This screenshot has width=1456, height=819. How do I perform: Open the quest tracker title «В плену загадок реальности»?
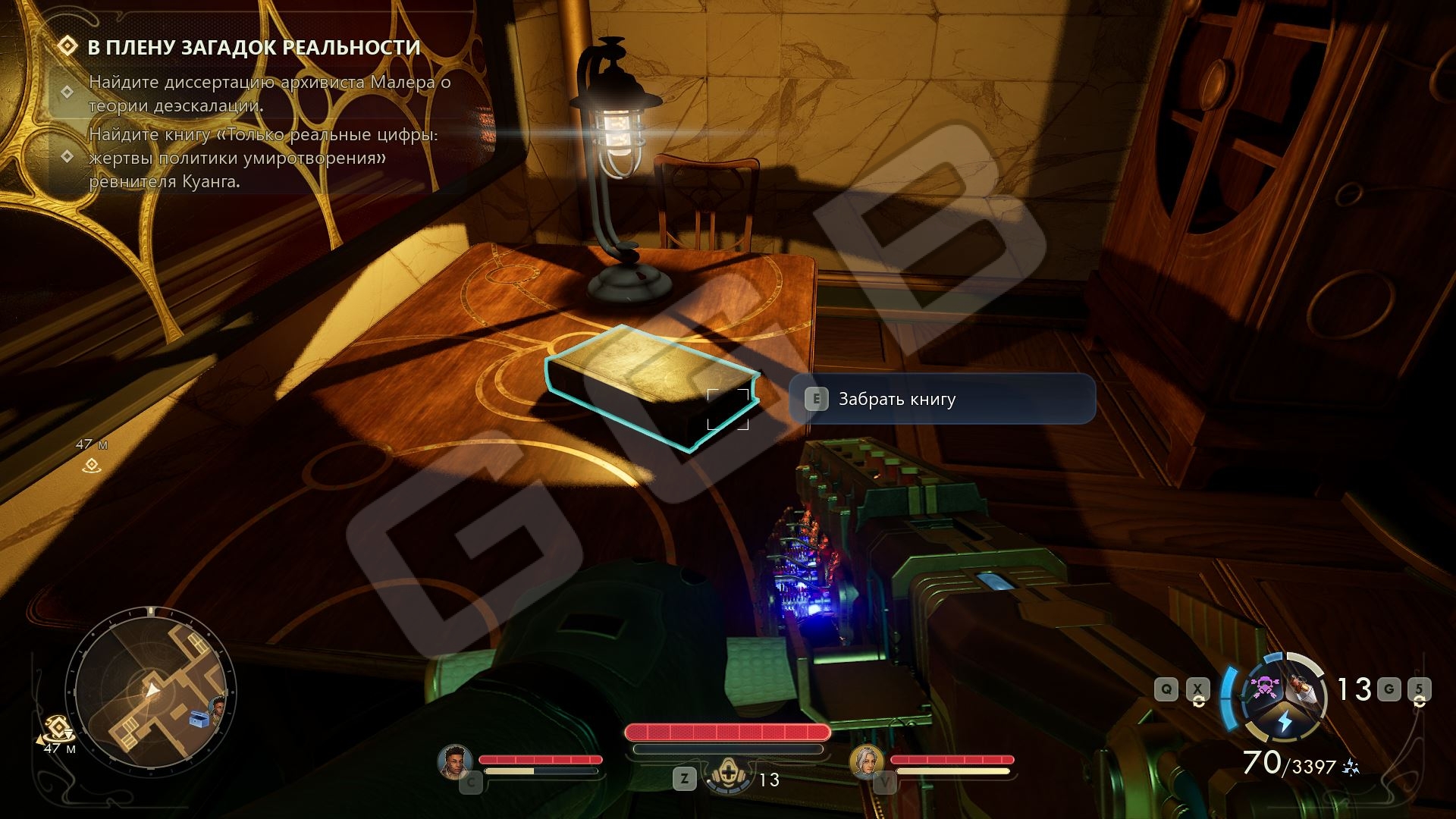point(253,47)
